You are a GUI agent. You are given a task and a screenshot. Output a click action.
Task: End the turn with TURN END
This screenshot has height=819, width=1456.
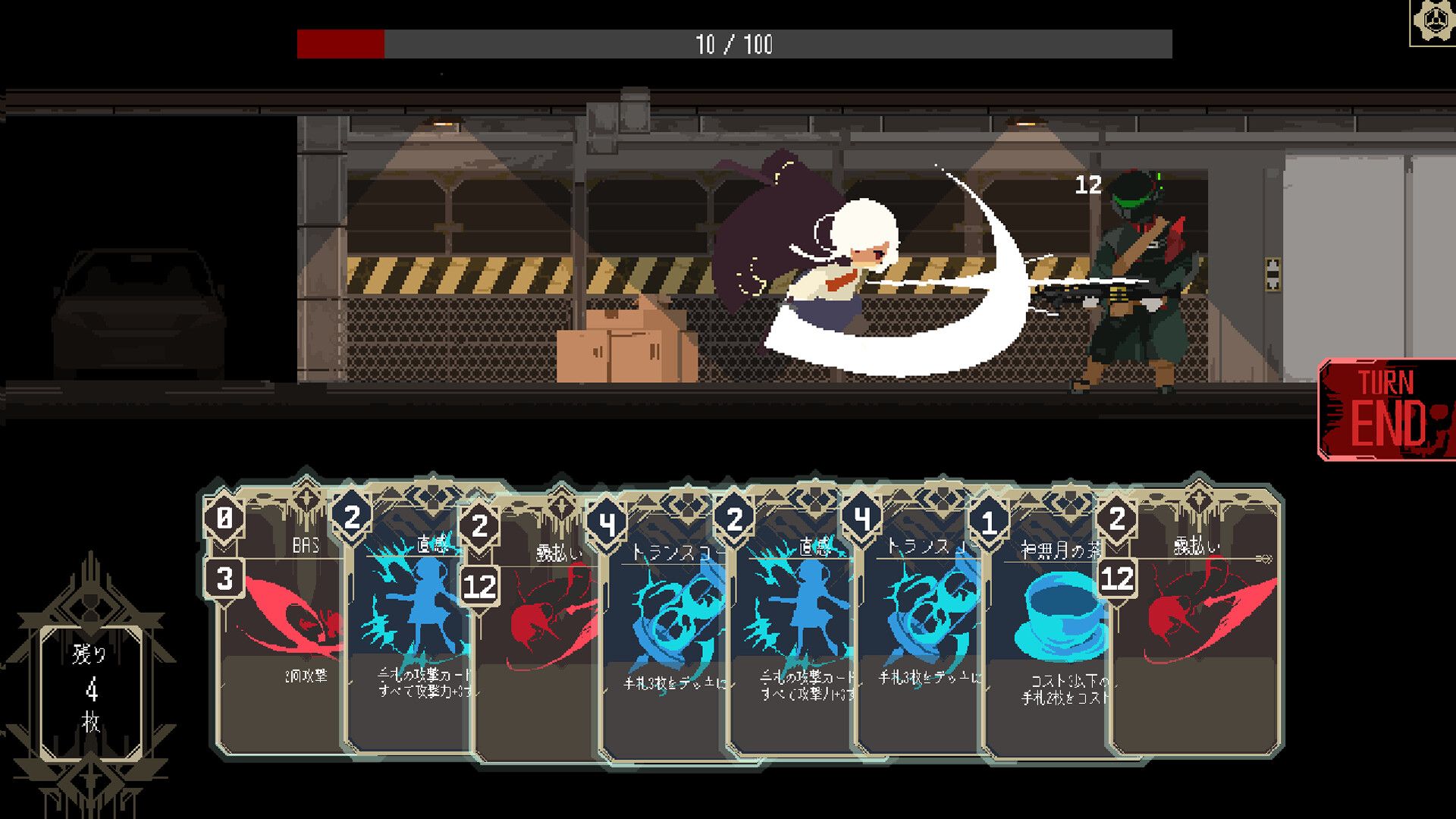(1386, 409)
